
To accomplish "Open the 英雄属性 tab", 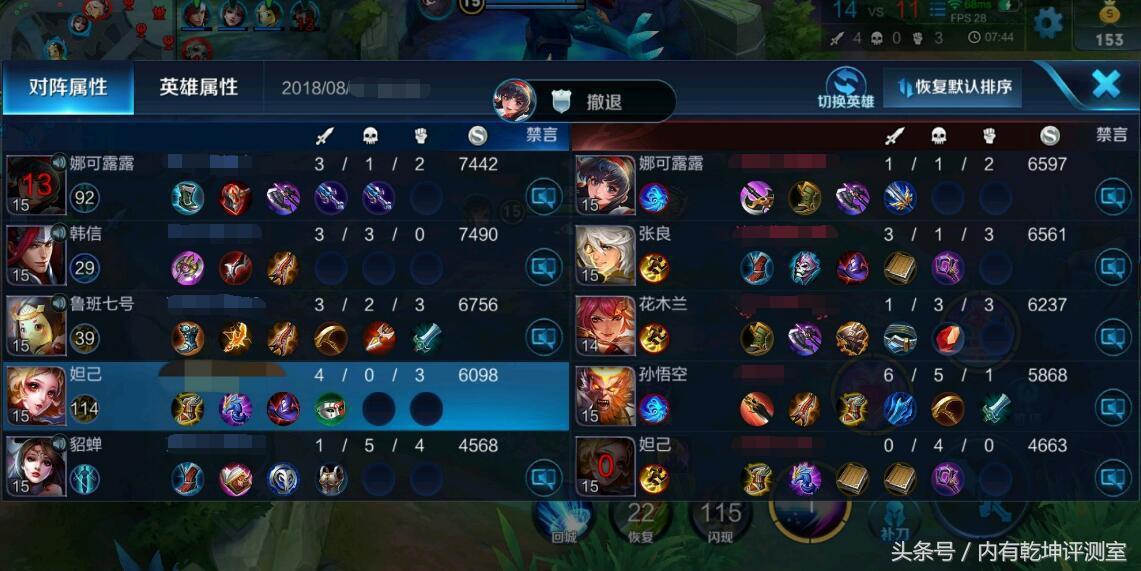I will click(x=199, y=87).
